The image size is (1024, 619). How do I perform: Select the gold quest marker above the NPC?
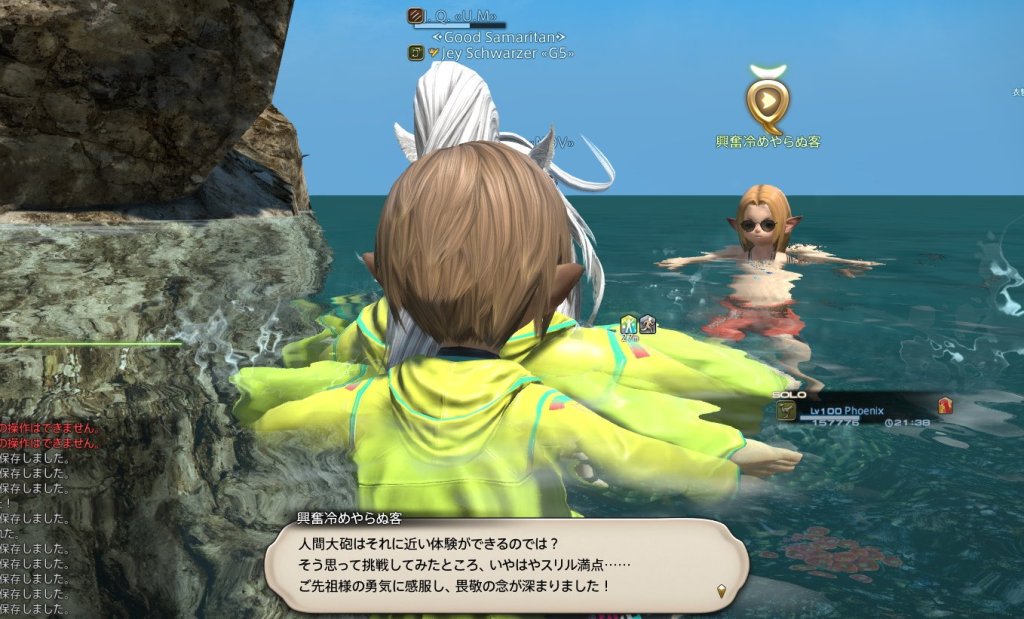click(x=767, y=102)
